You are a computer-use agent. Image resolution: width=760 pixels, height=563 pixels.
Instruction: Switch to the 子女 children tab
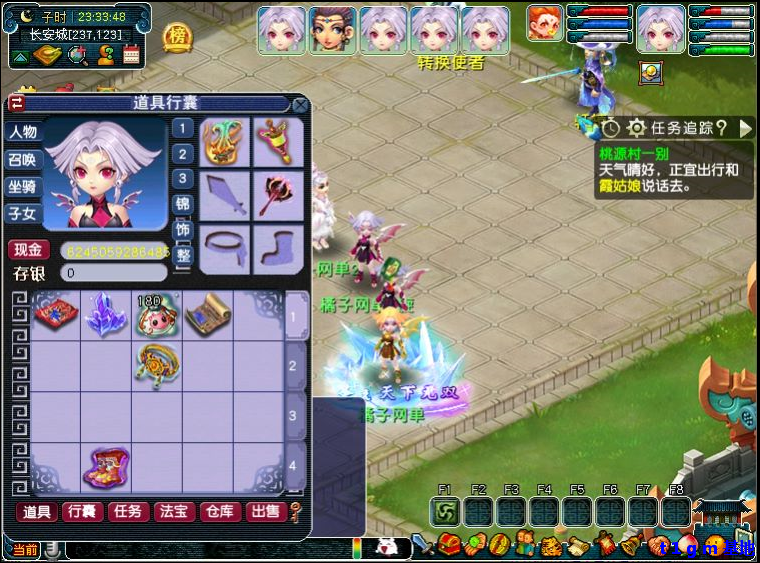pyautogui.click(x=23, y=213)
